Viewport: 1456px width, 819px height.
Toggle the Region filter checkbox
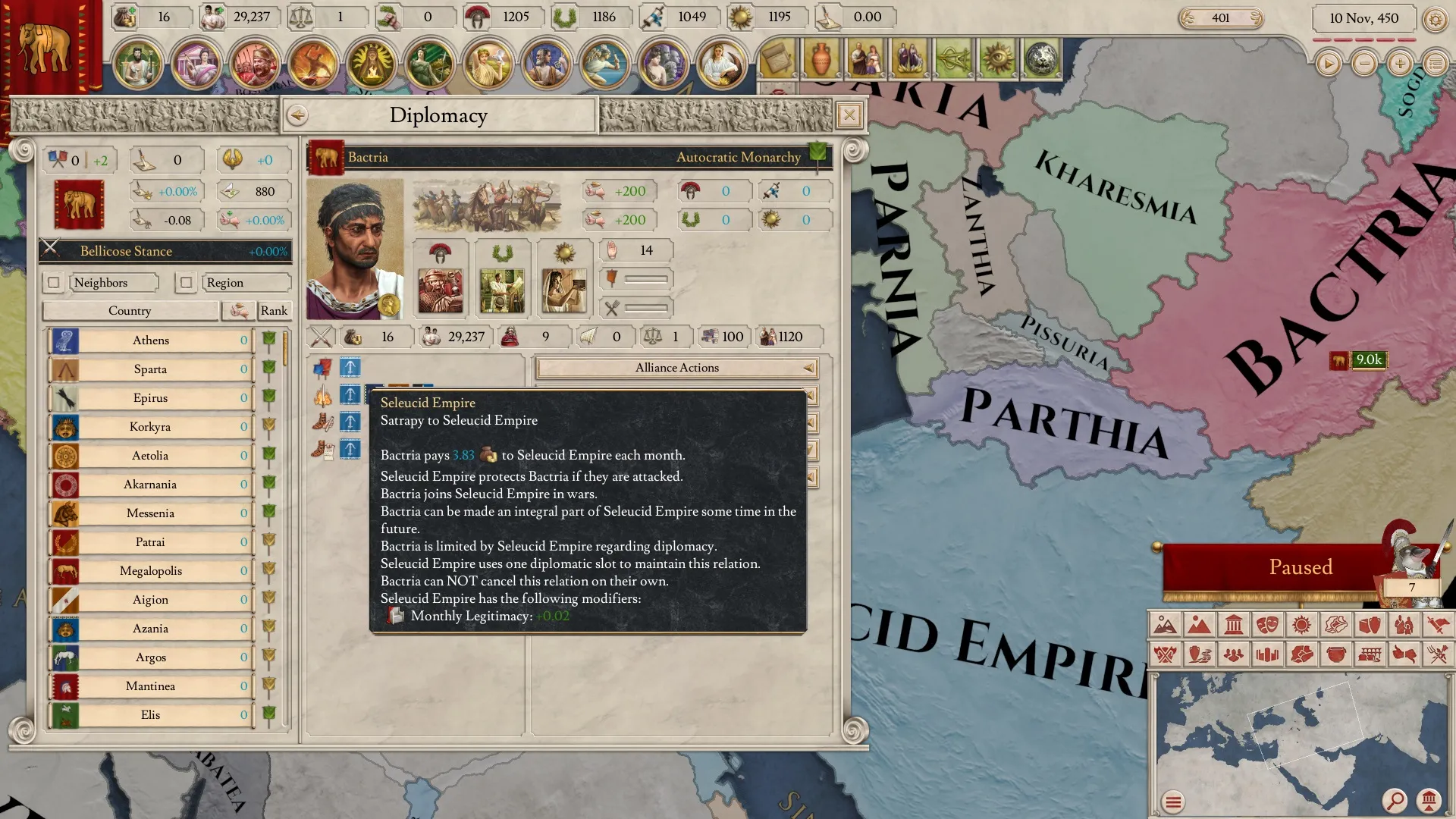(186, 283)
